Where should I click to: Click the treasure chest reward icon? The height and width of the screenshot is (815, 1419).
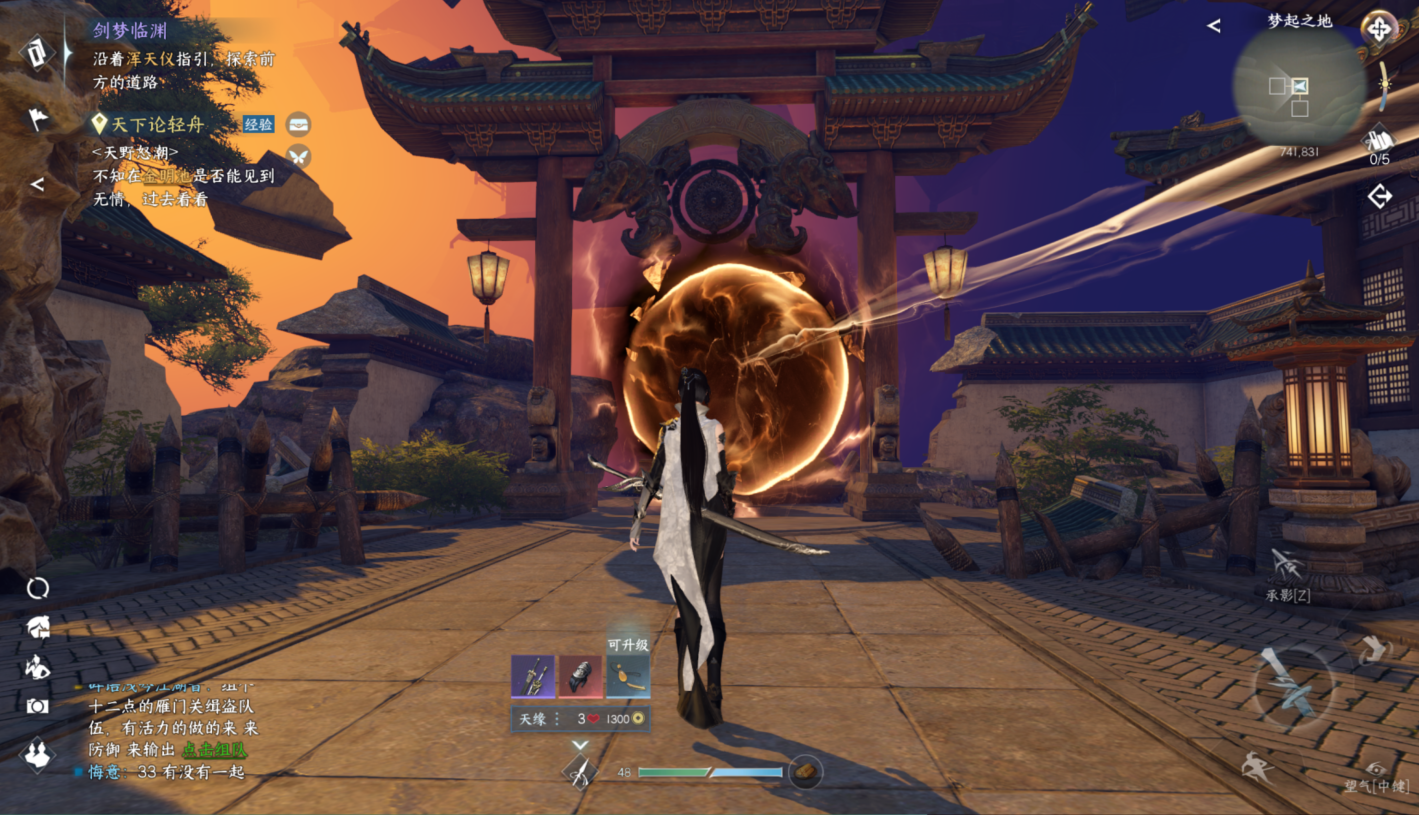[298, 125]
